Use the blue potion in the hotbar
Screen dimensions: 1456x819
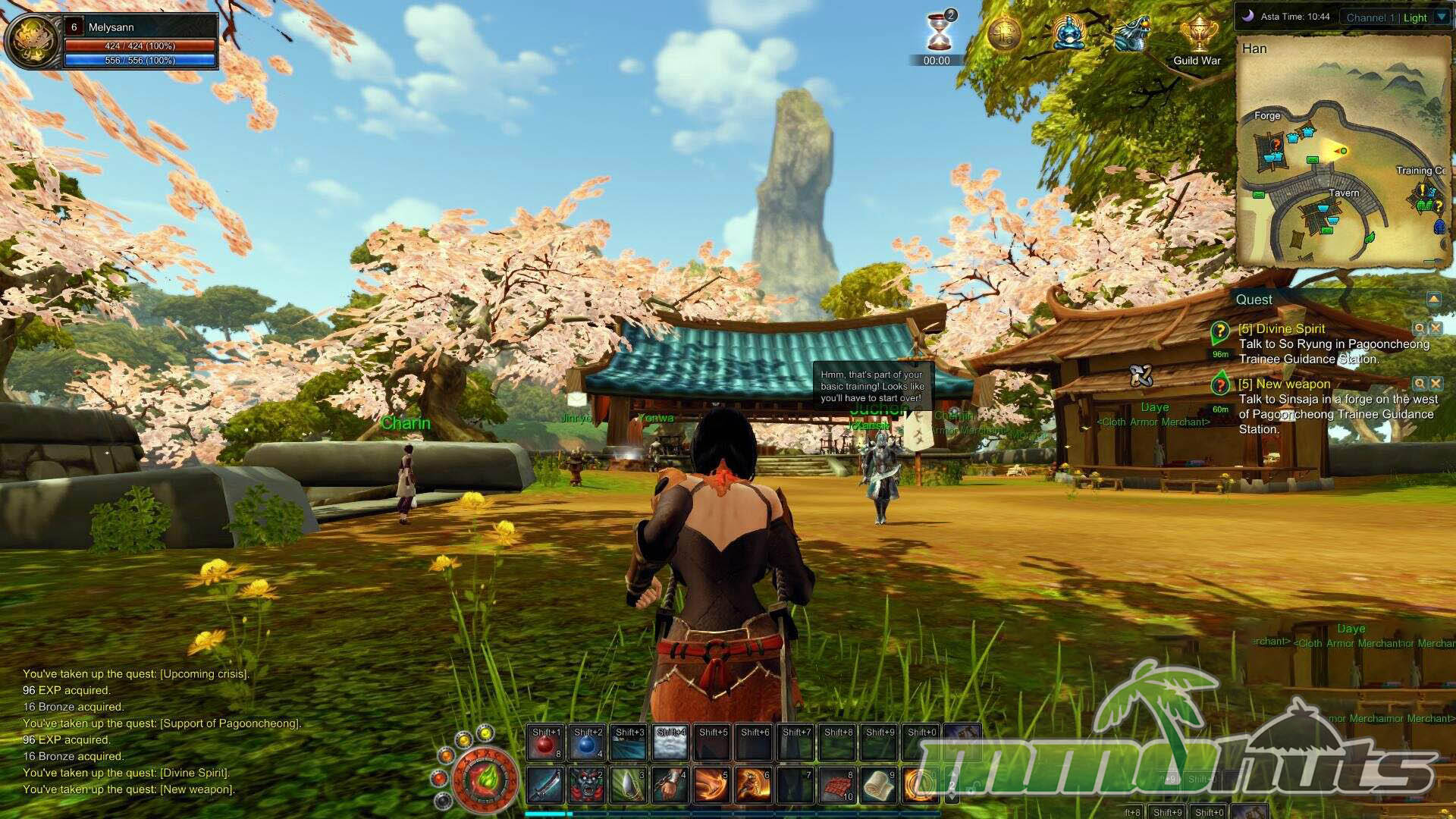pyautogui.click(x=586, y=743)
